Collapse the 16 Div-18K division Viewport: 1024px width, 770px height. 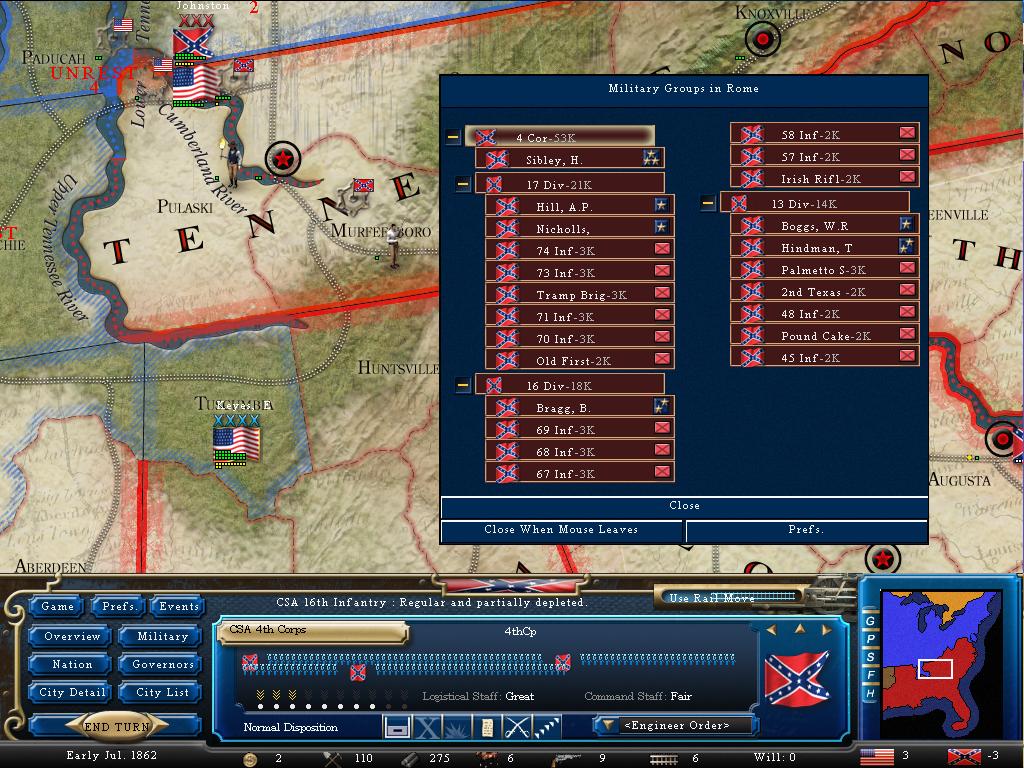click(x=463, y=385)
